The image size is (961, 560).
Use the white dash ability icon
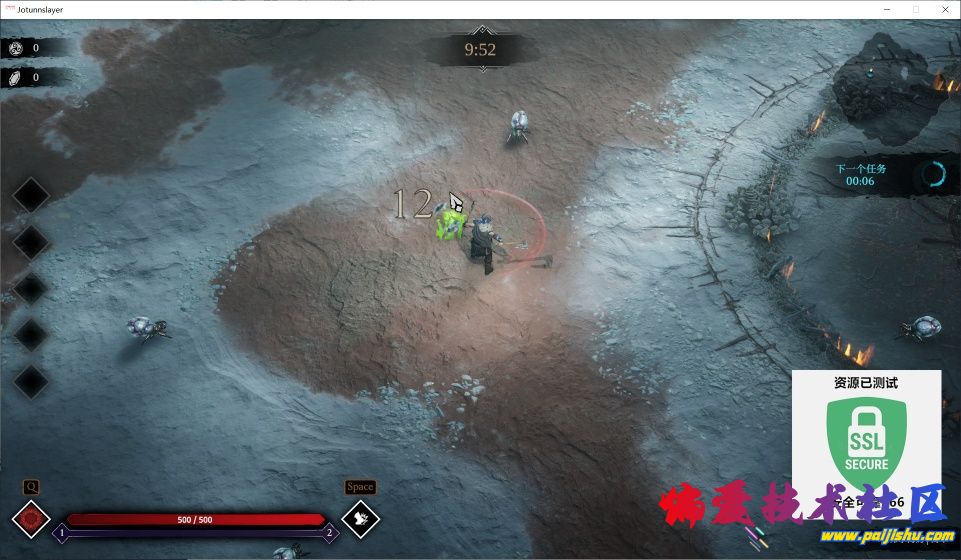click(x=360, y=519)
